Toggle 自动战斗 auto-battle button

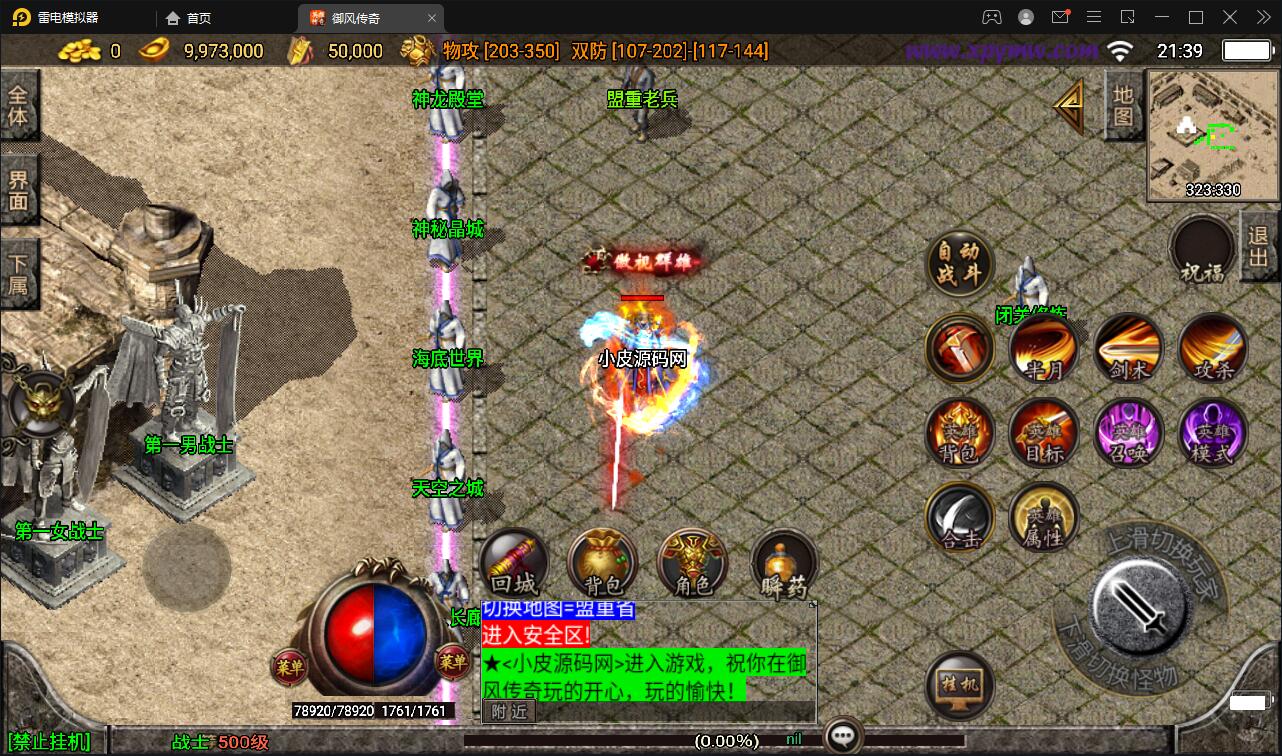pos(960,263)
